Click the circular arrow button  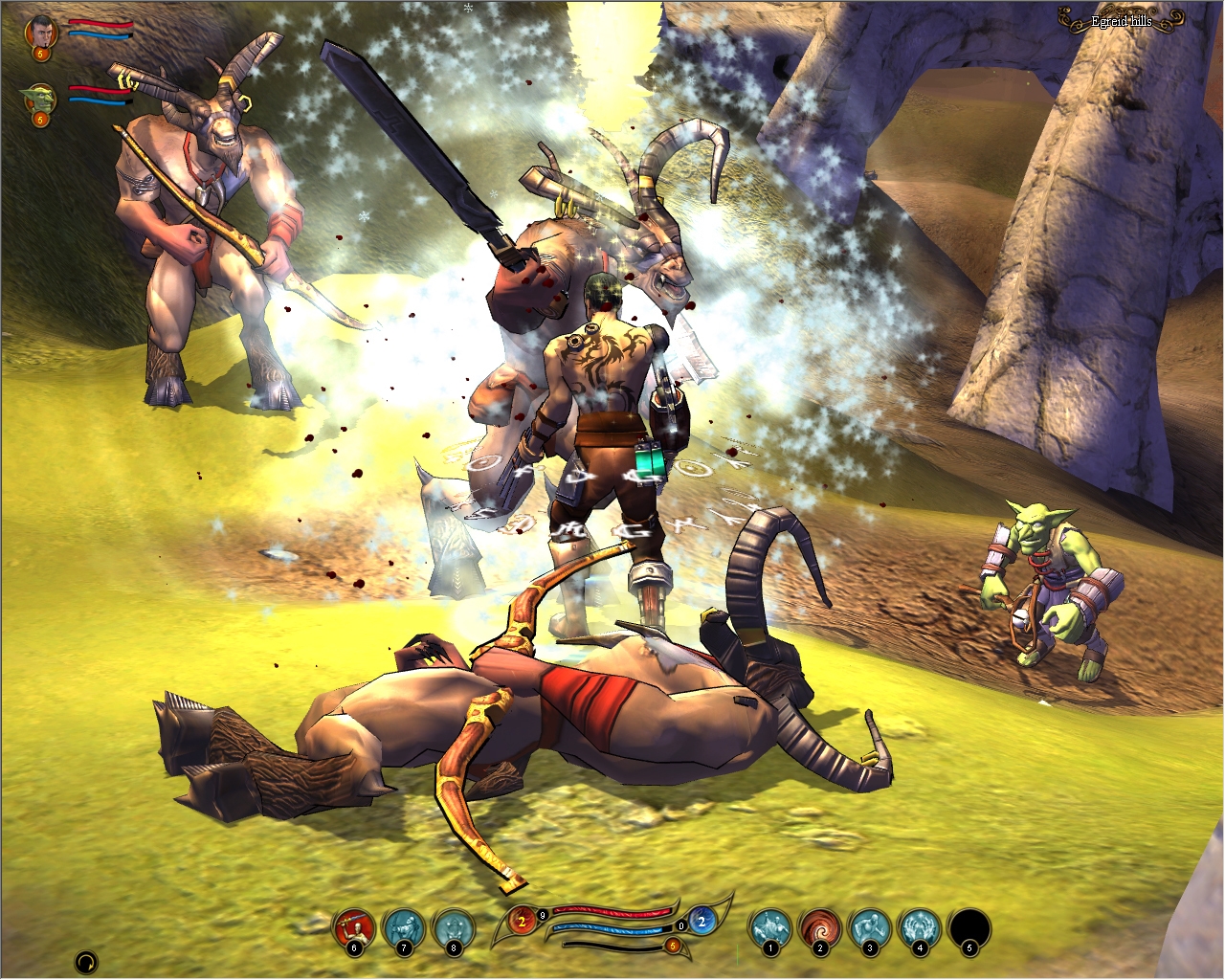pyautogui.click(x=86, y=961)
